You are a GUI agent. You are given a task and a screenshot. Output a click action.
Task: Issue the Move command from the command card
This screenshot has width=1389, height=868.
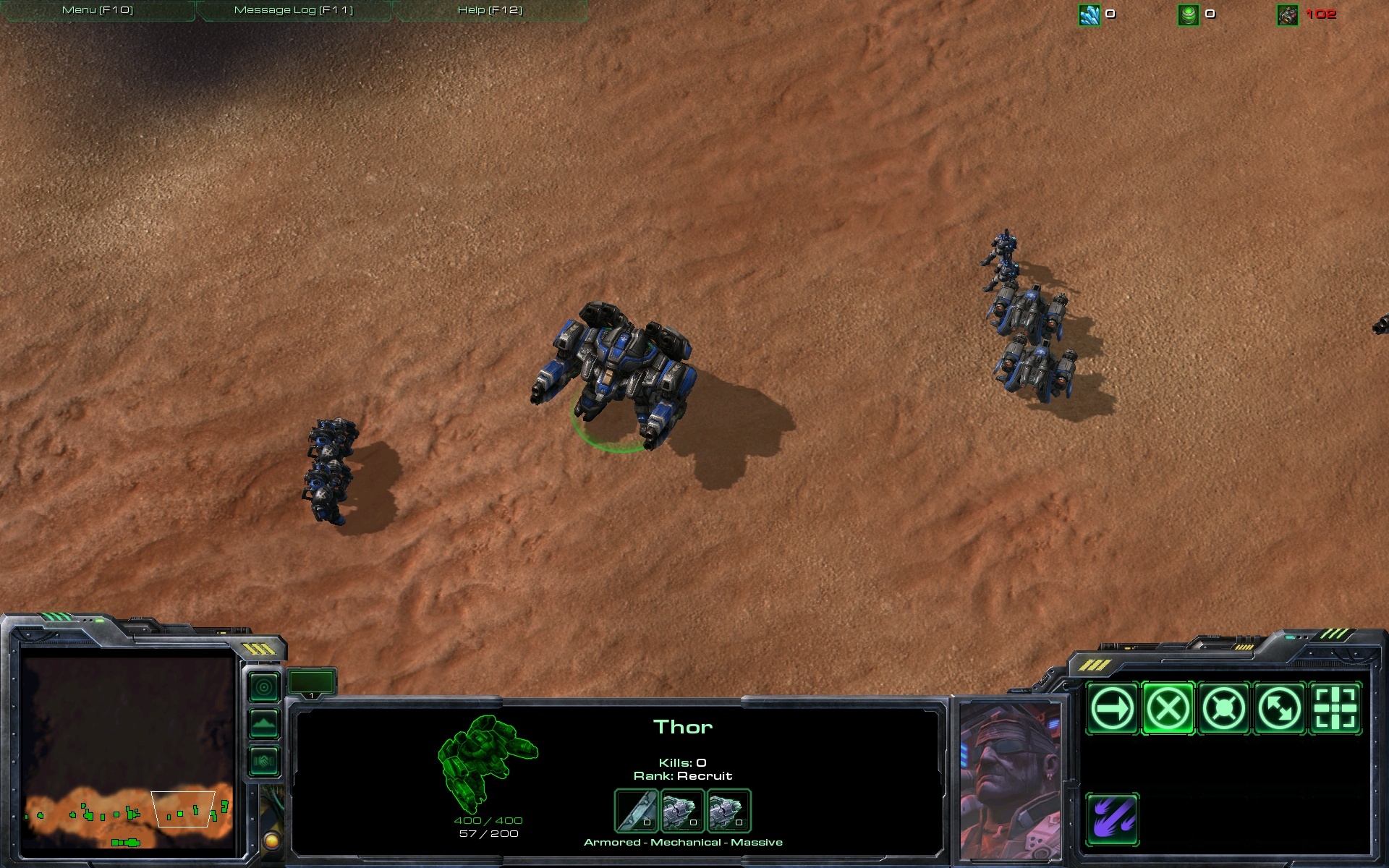click(1114, 709)
